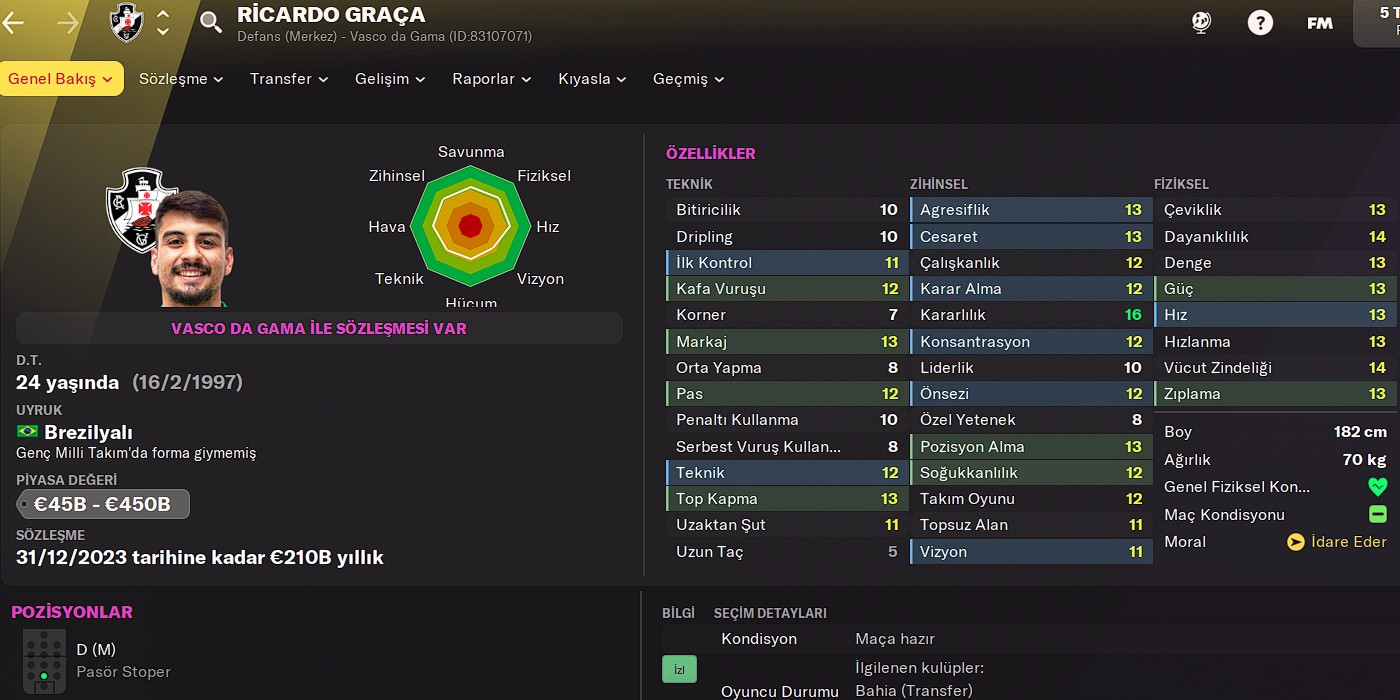Show the Gelişim menu
The height and width of the screenshot is (700, 1400).
point(390,79)
